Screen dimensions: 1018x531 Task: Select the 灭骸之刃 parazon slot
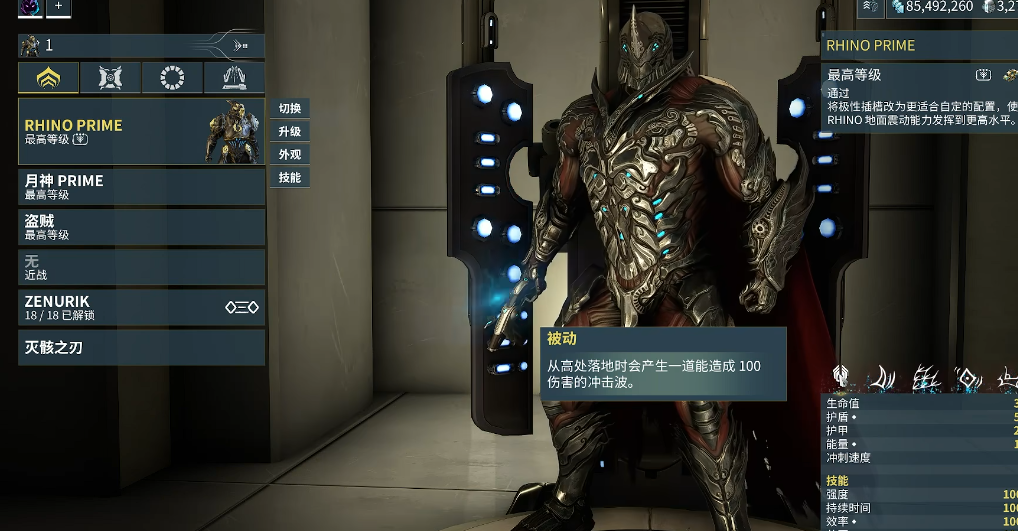coord(141,348)
